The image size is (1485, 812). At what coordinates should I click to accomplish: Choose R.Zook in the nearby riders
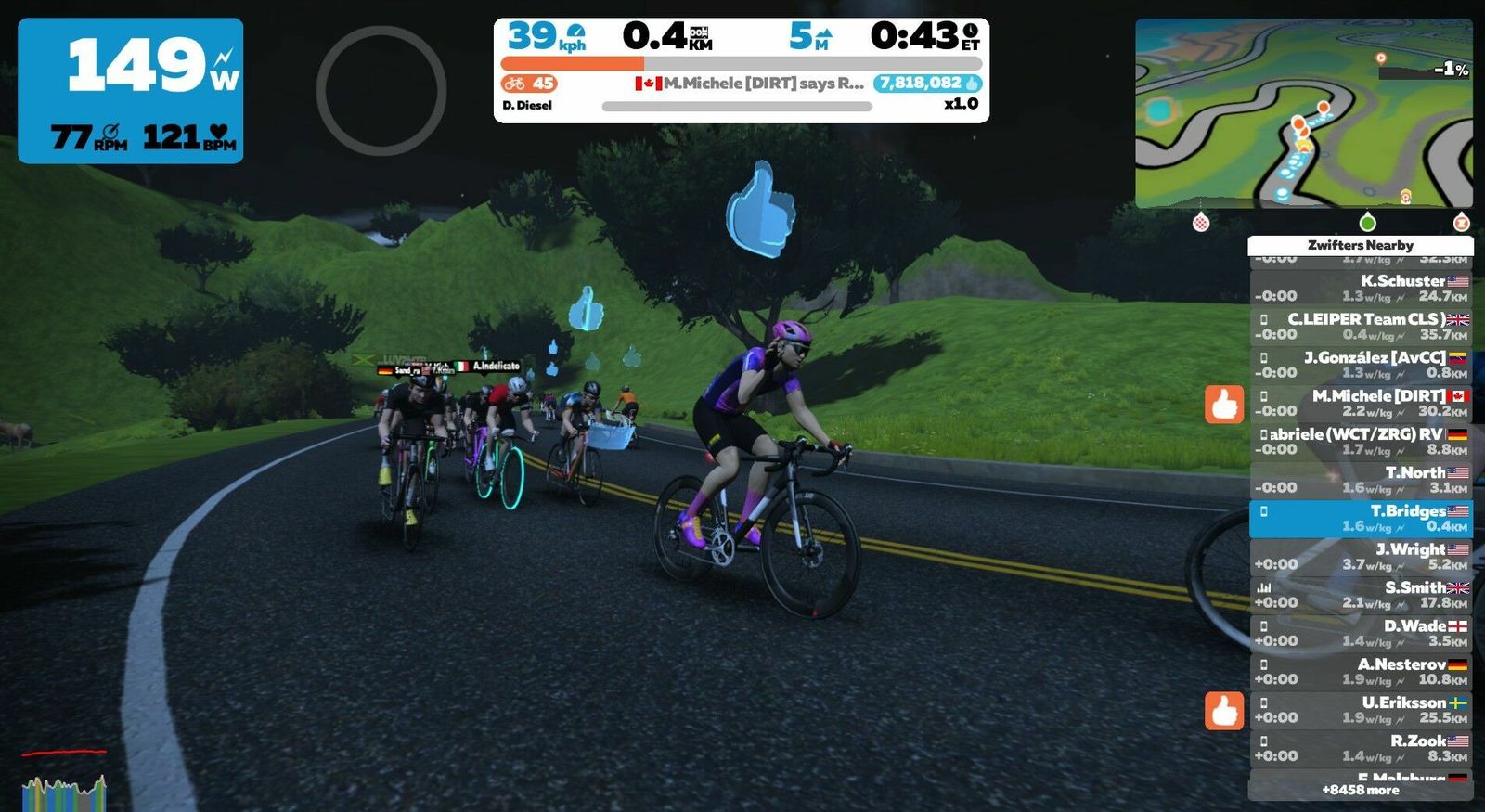tap(1361, 748)
